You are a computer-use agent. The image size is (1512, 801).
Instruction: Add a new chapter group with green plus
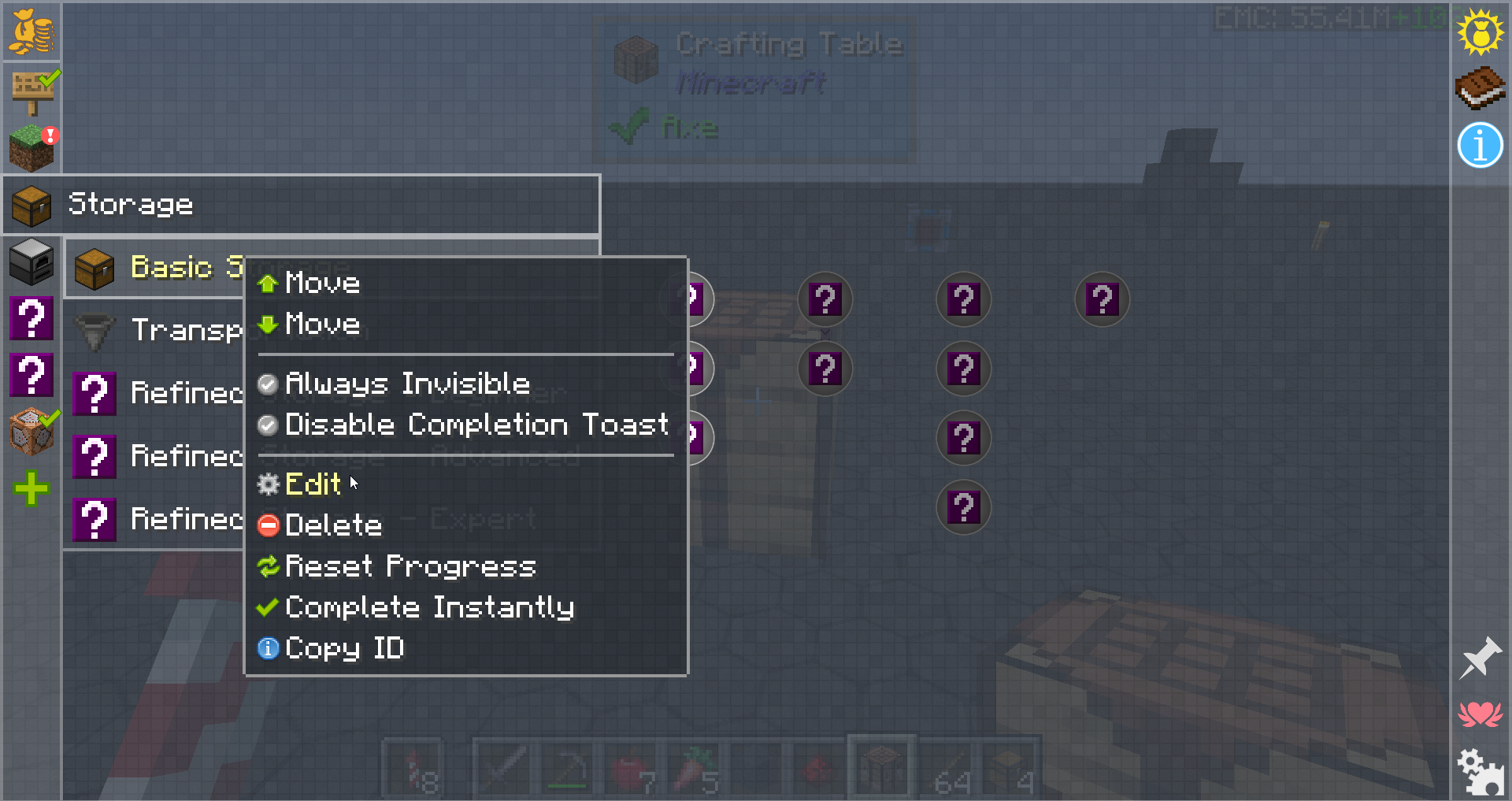point(31,488)
